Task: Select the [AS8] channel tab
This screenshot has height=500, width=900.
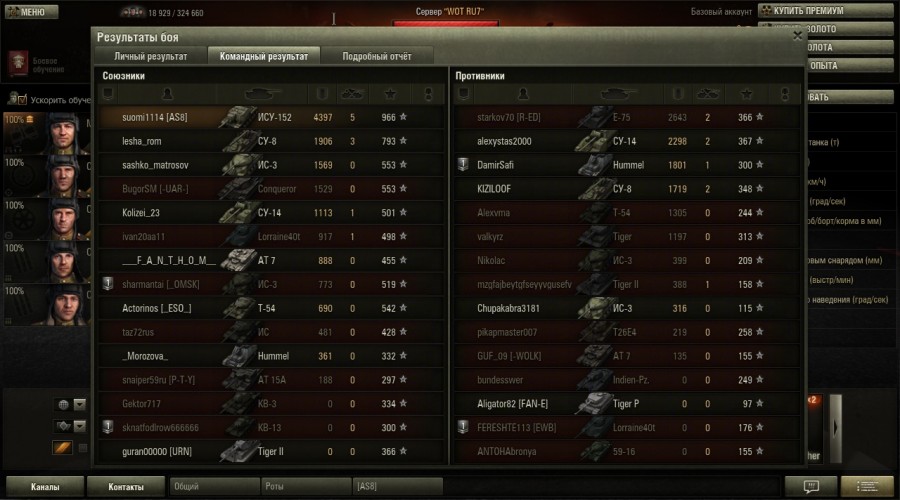Action: tap(398, 487)
